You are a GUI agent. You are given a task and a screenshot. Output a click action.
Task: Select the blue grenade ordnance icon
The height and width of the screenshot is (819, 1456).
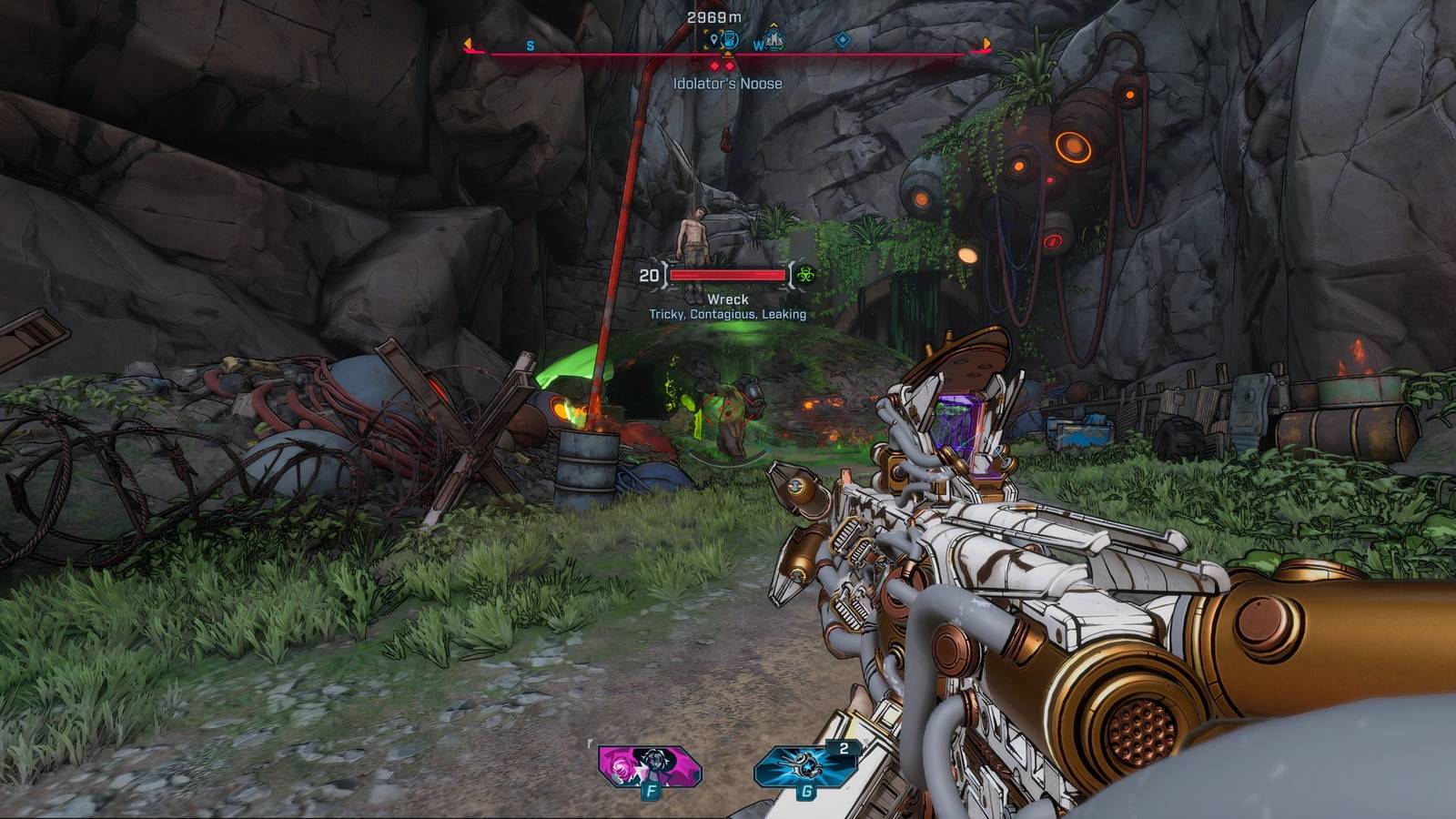pos(804,766)
